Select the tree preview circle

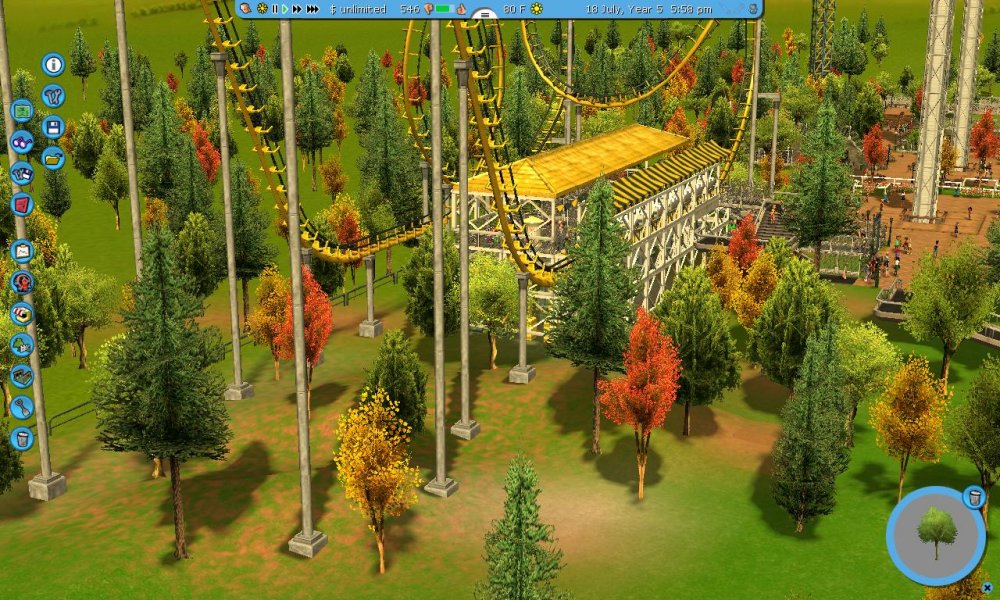pos(936,535)
